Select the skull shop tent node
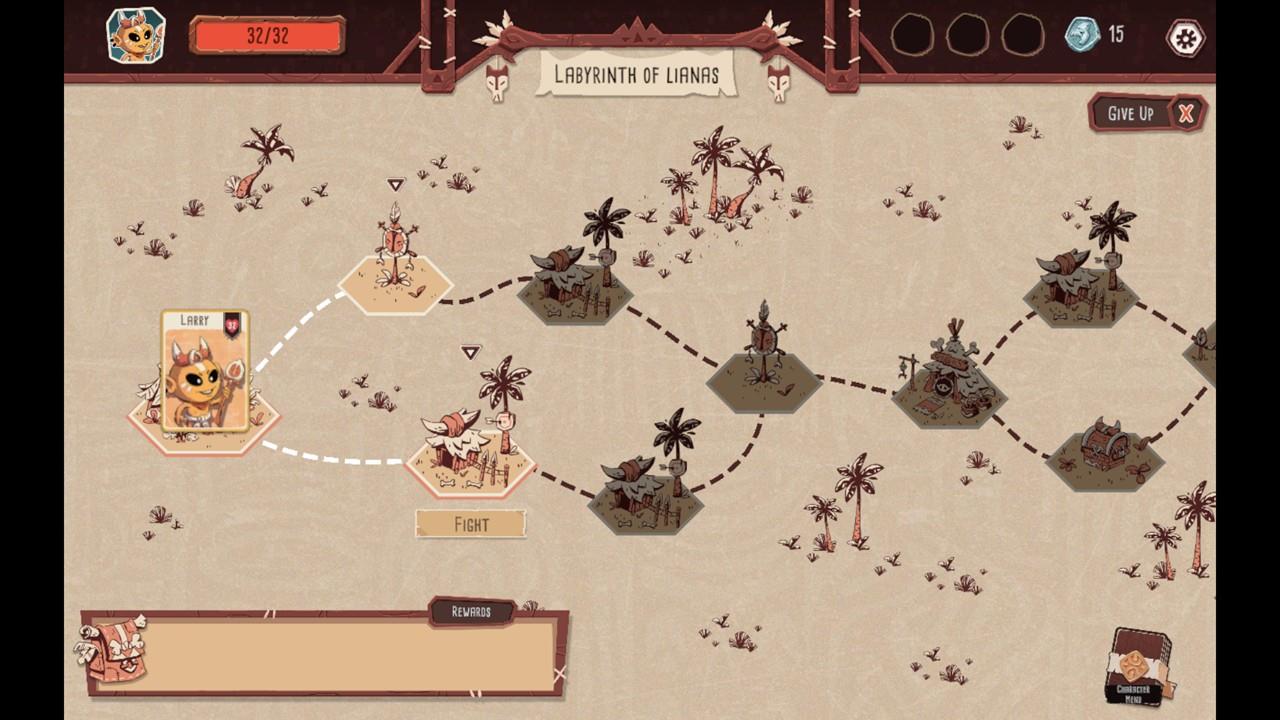Screen dimensions: 1280x720 [x=948, y=382]
